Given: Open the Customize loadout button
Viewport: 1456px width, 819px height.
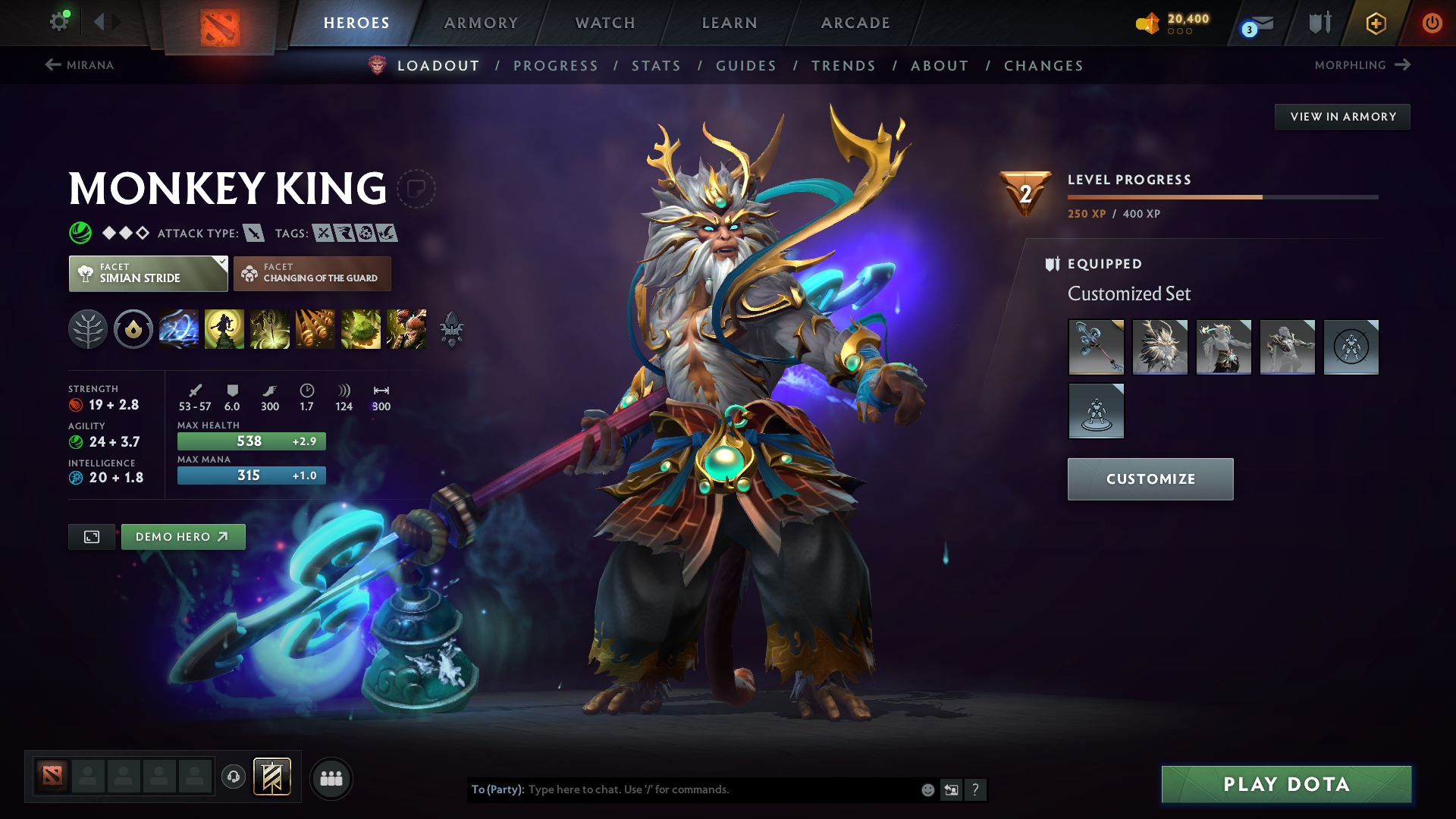Looking at the screenshot, I should 1150,479.
